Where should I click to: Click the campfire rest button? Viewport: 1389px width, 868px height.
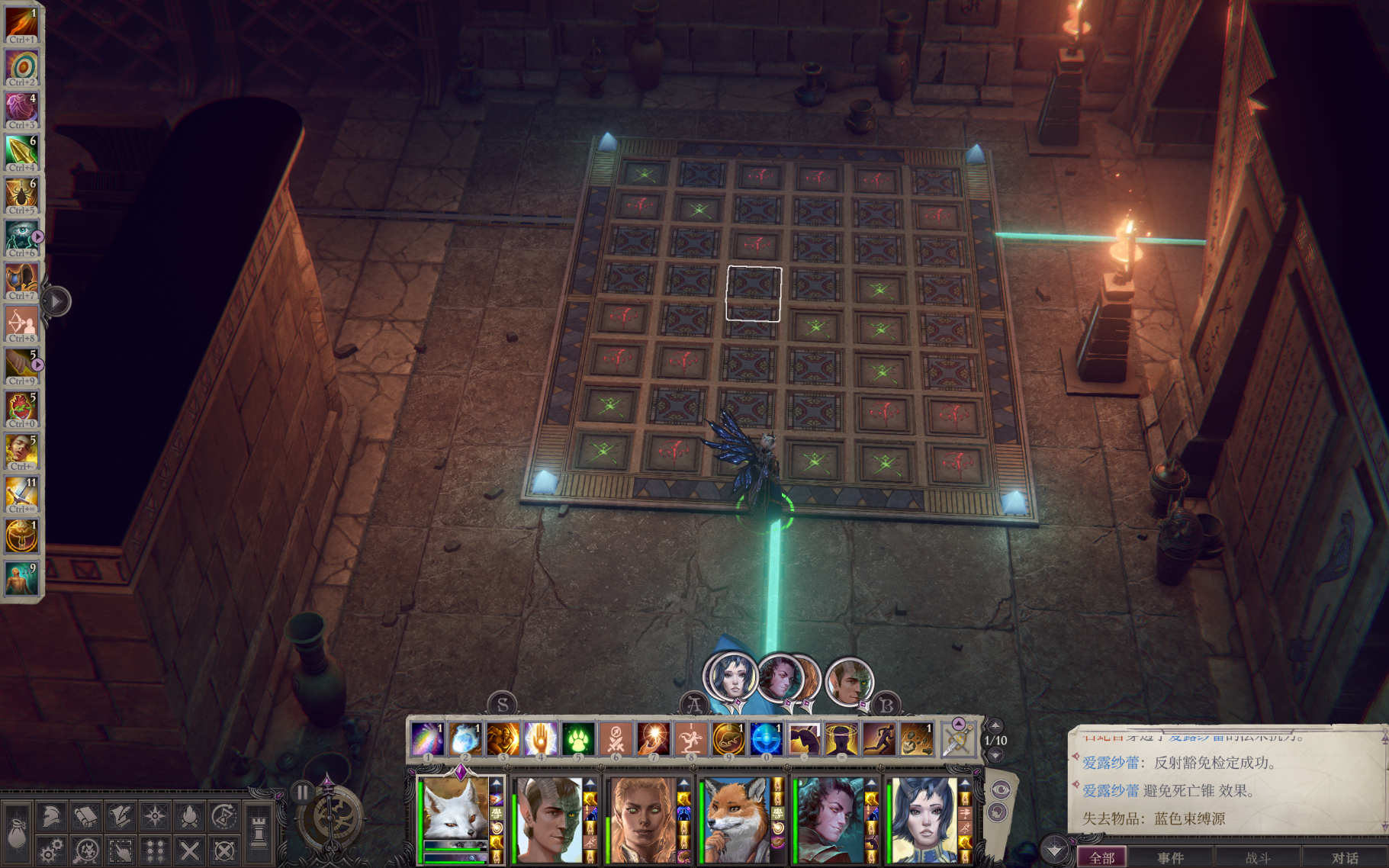pyautogui.click(x=189, y=817)
